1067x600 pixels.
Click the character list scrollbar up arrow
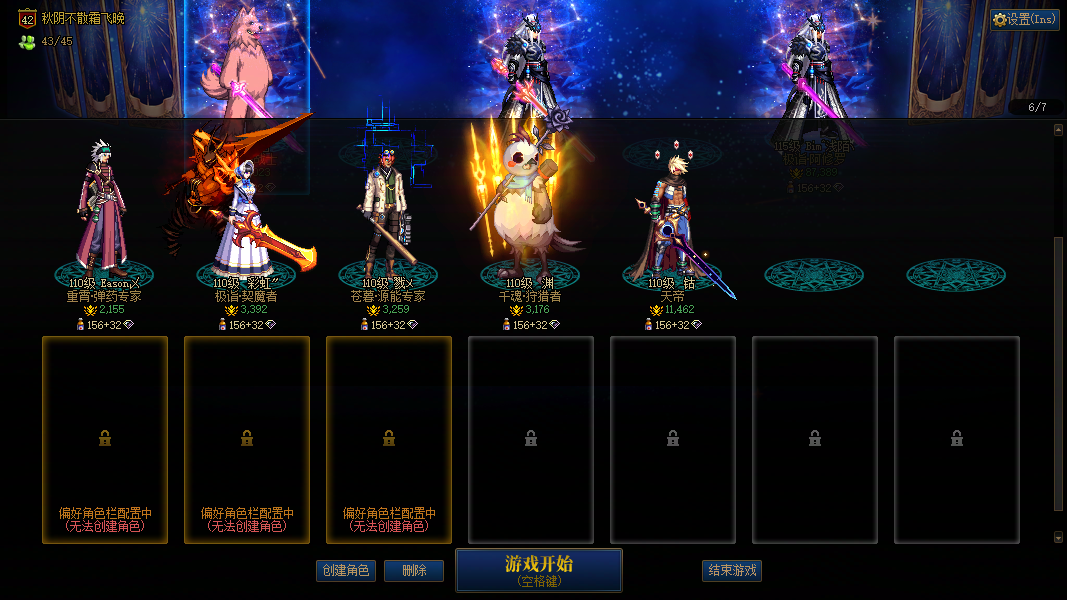click(1059, 129)
